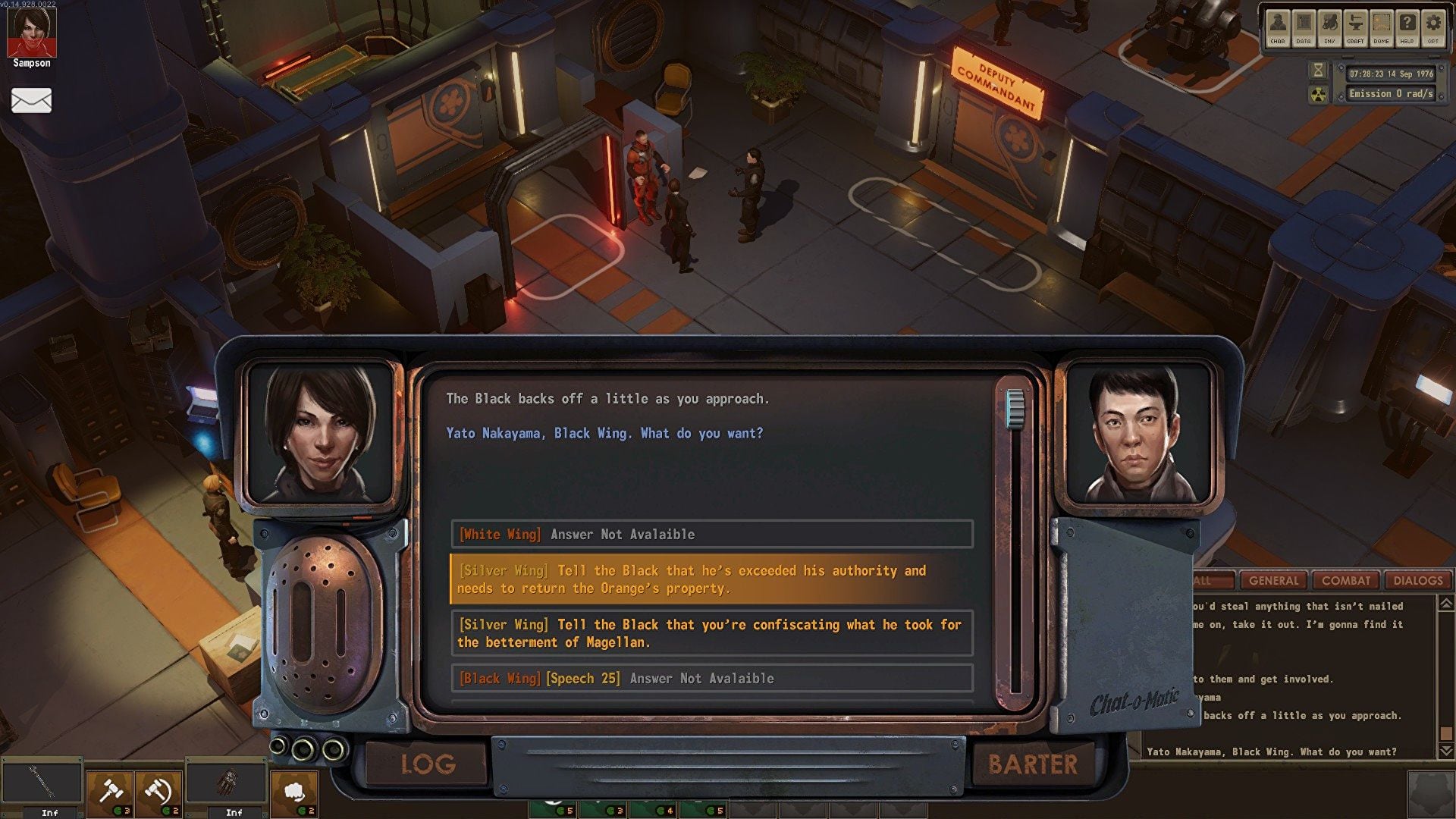Viewport: 1456px width, 819px height.
Task: Open the CRAFT menu
Action: point(1355,29)
